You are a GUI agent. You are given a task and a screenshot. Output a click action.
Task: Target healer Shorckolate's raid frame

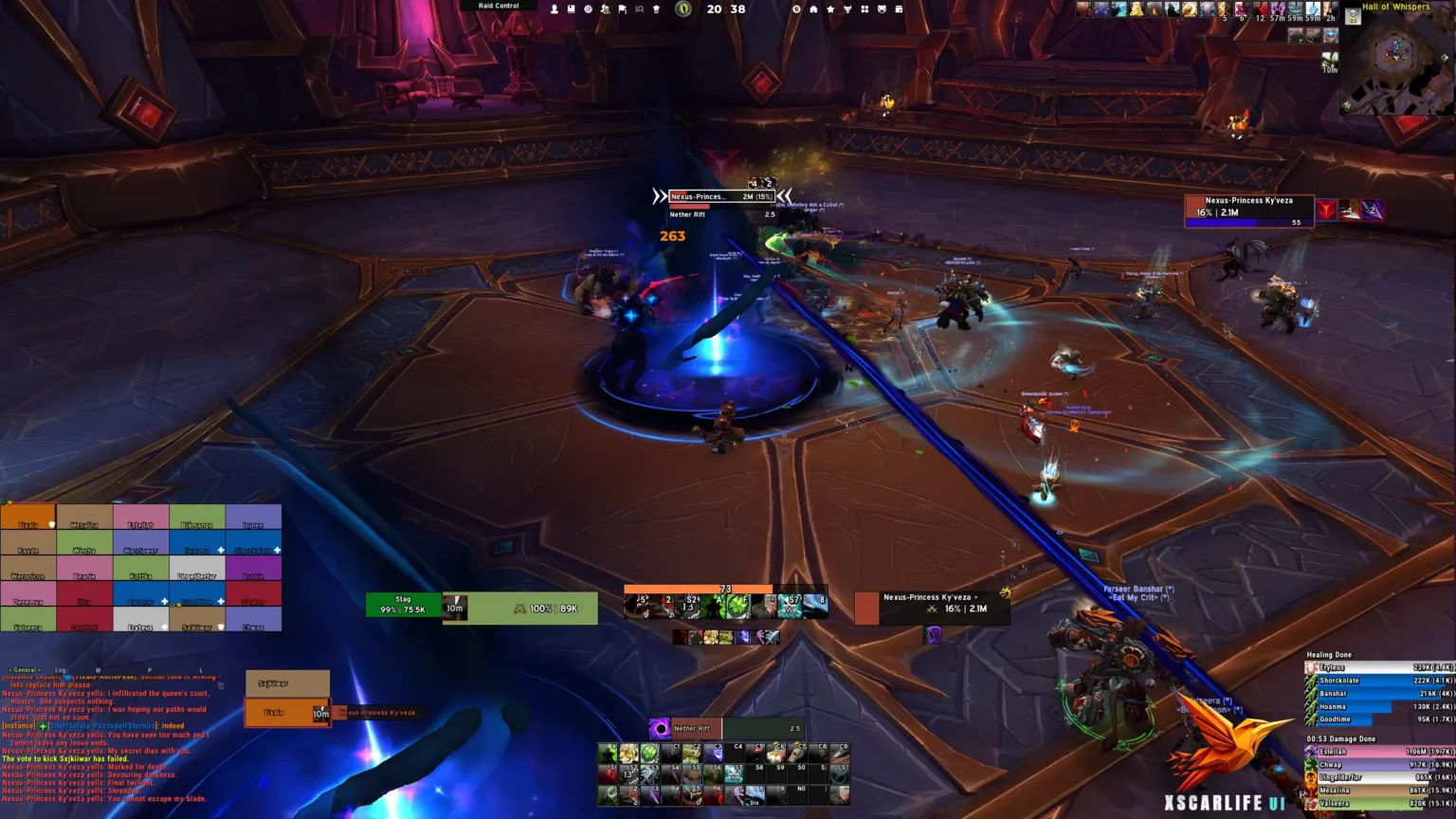[253, 543]
